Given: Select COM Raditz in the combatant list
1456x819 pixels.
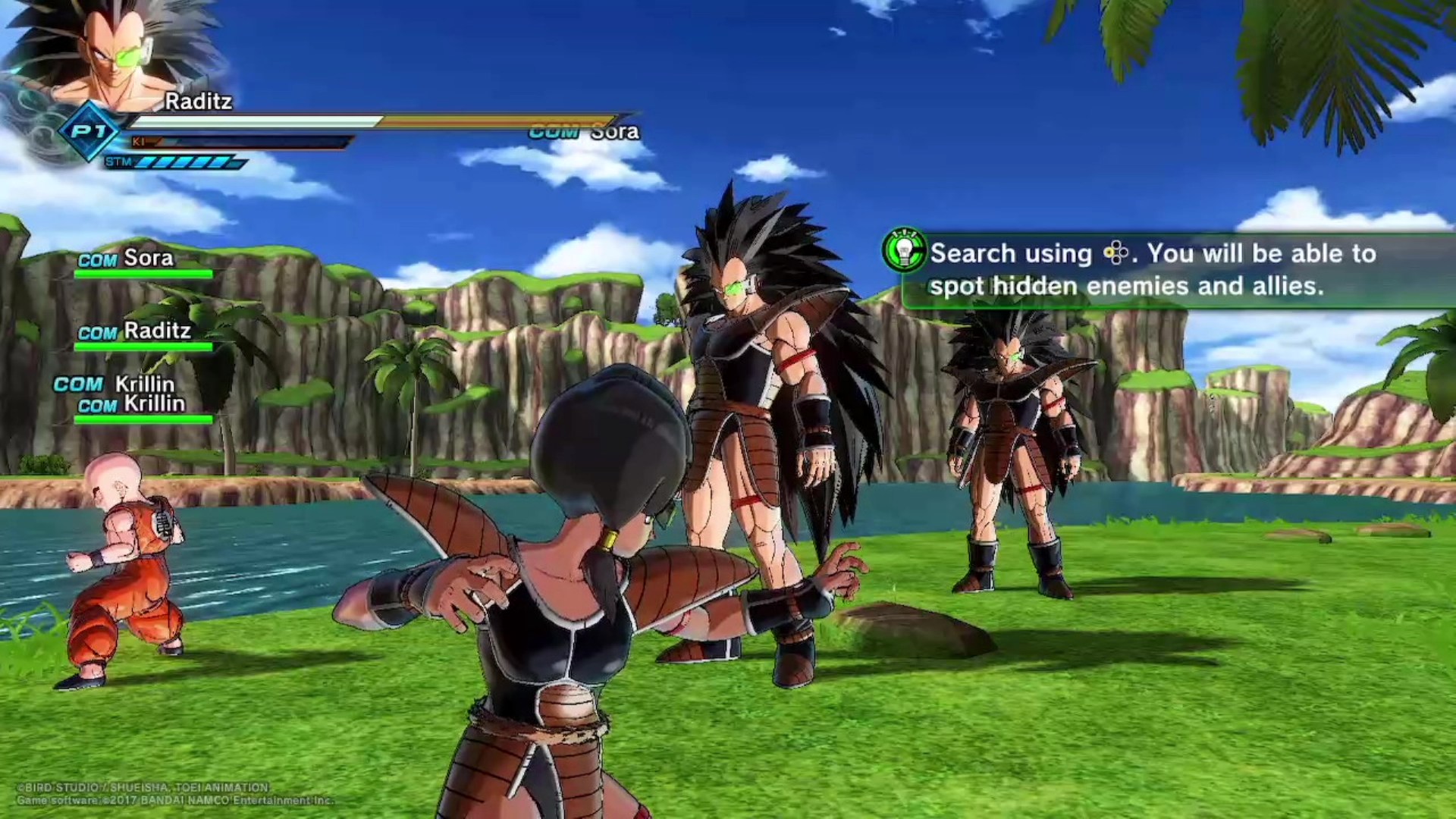Looking at the screenshot, I should [135, 331].
